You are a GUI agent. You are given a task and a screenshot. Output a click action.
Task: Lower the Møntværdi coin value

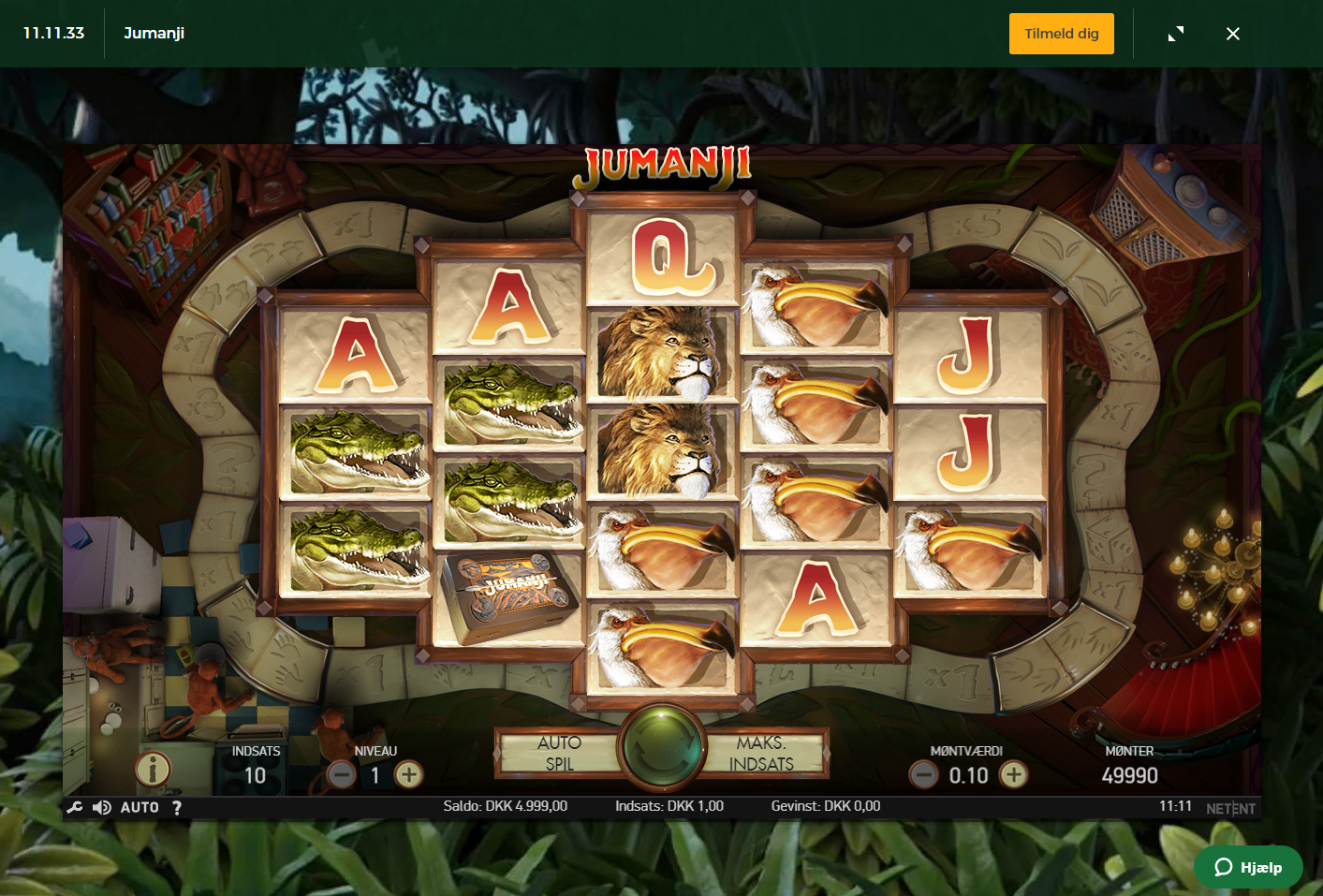(x=924, y=775)
